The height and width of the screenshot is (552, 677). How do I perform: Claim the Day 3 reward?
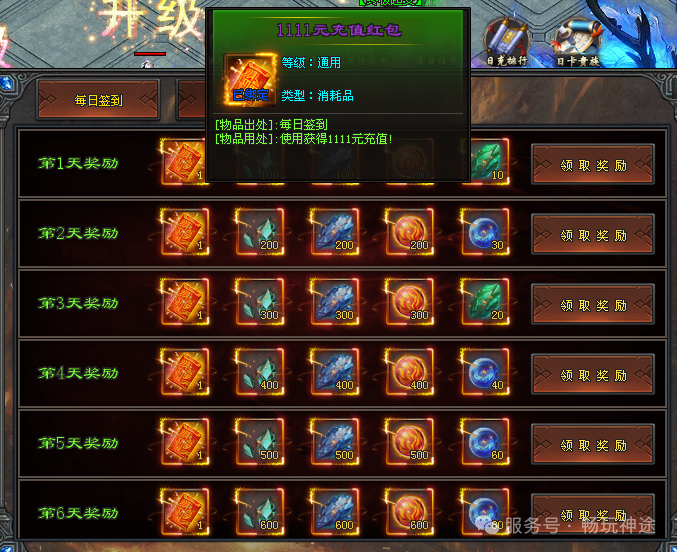593,304
